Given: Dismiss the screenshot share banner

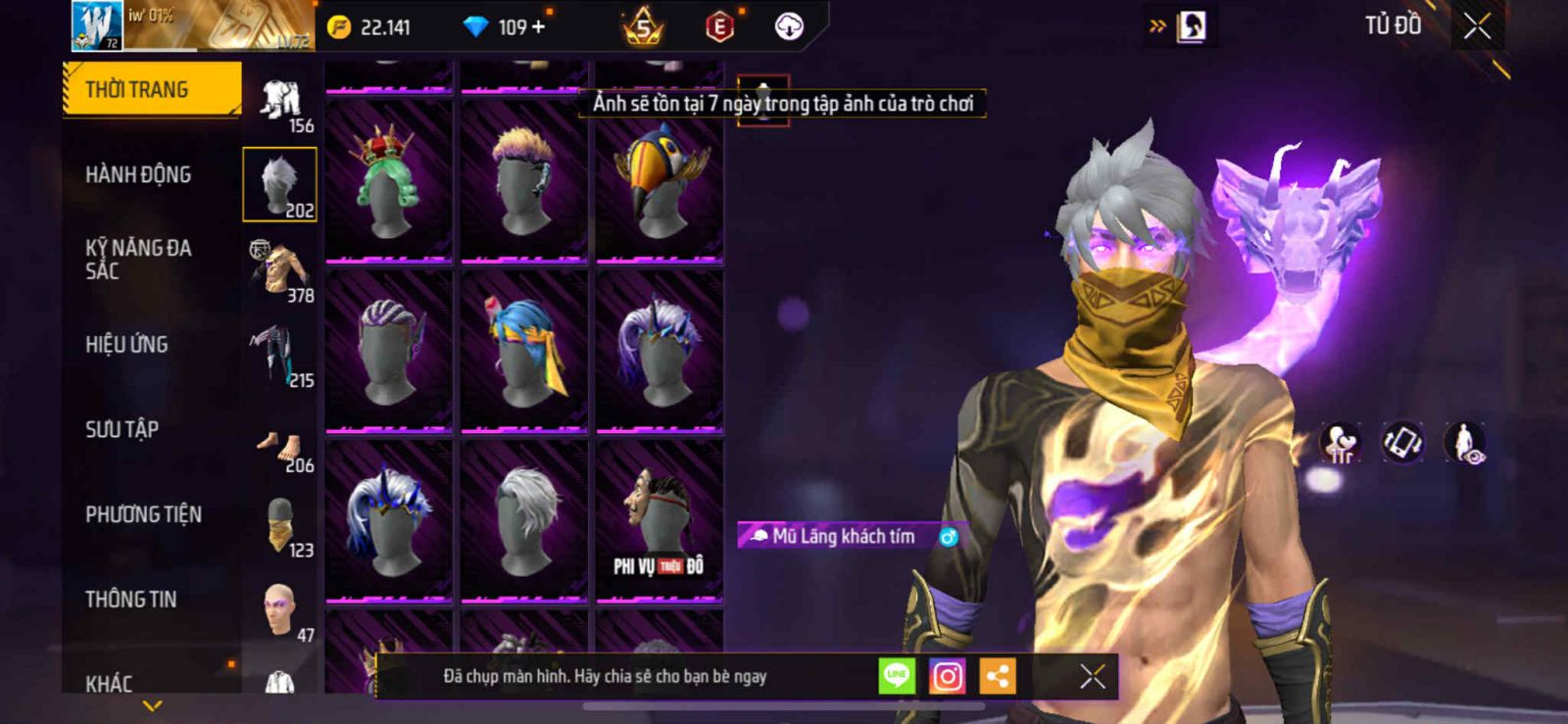Looking at the screenshot, I should coord(1093,676).
